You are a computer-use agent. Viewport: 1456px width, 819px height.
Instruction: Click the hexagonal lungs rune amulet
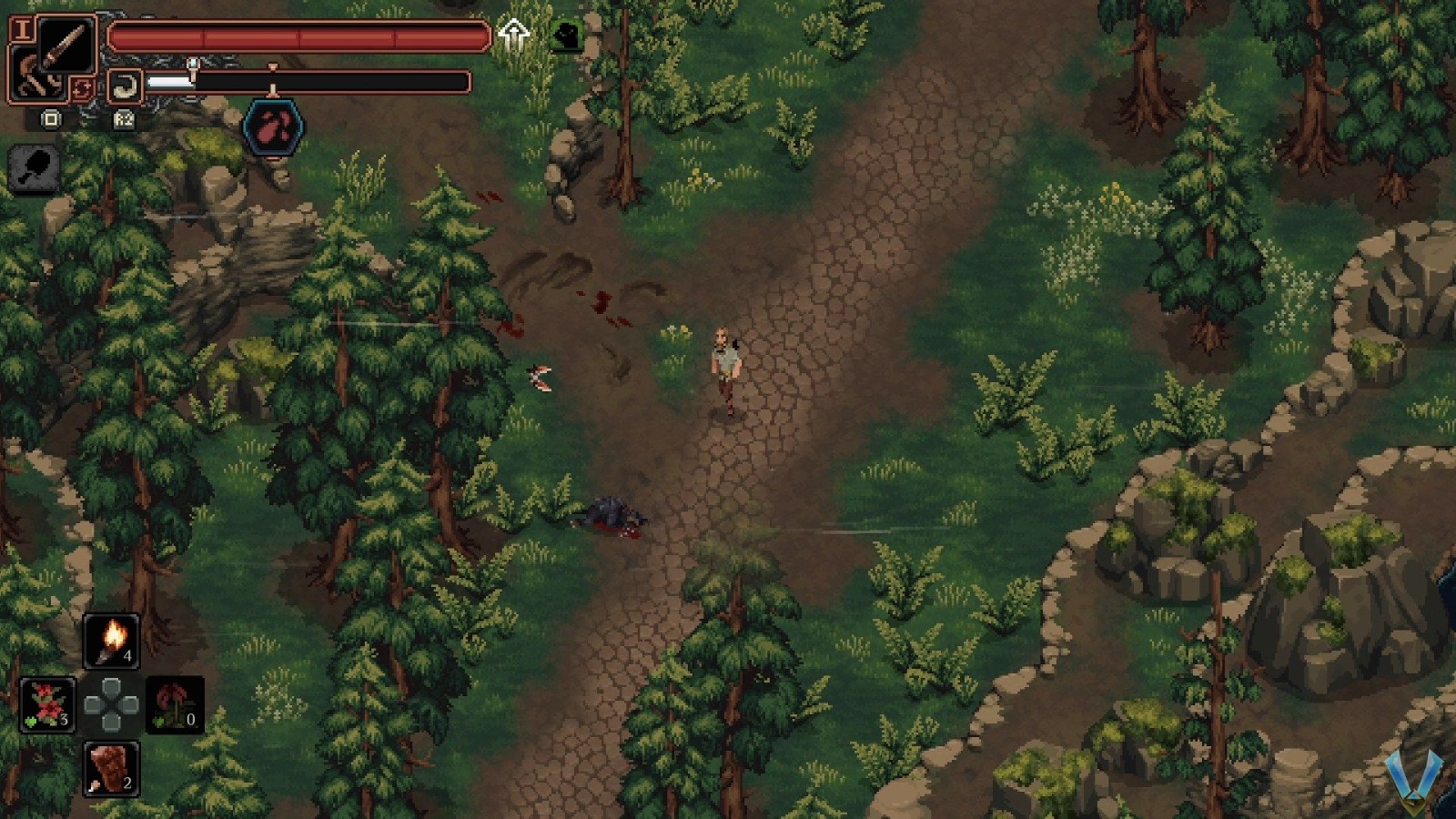click(x=273, y=126)
